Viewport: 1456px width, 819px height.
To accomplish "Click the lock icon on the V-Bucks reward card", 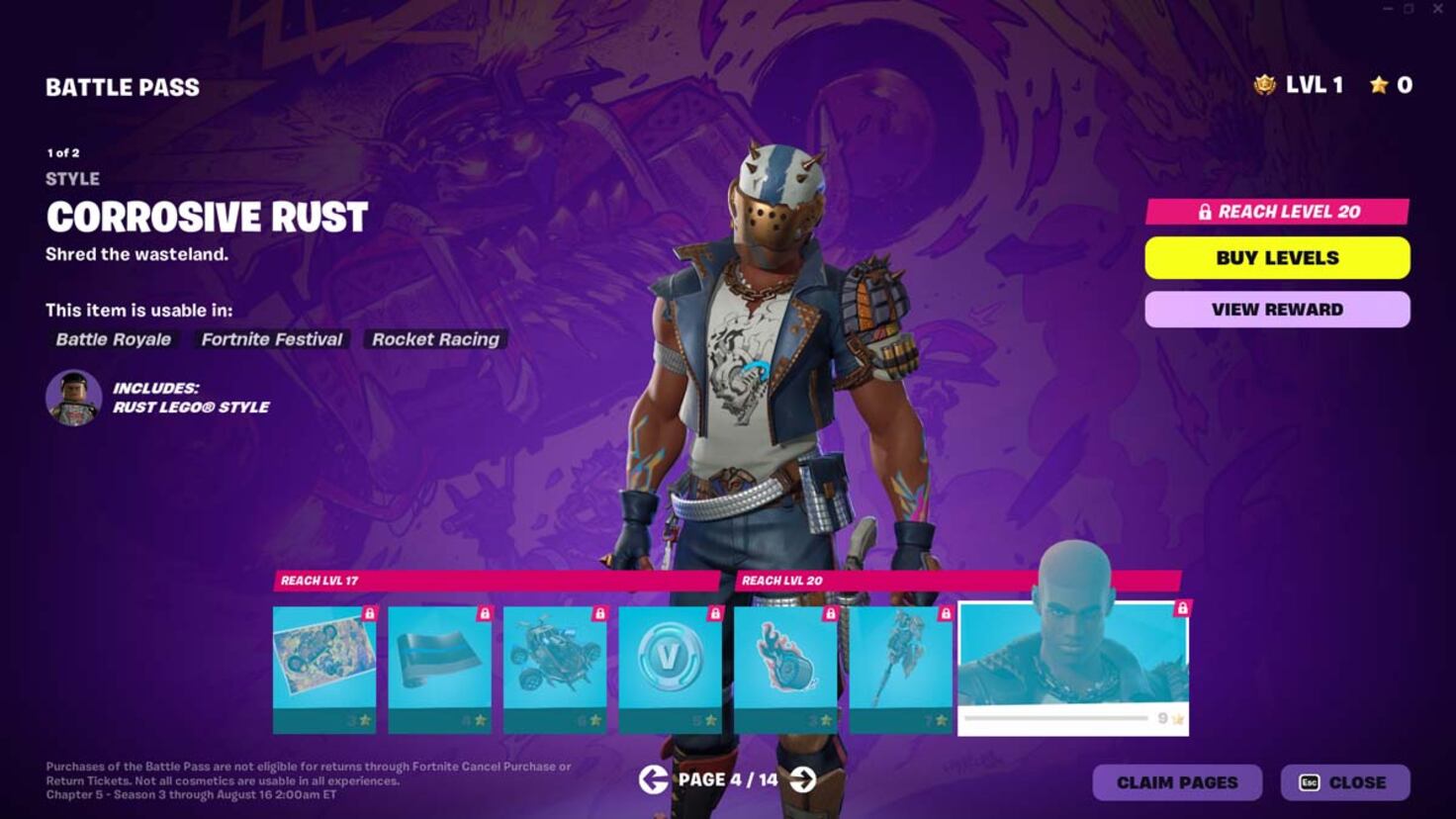I will (716, 612).
